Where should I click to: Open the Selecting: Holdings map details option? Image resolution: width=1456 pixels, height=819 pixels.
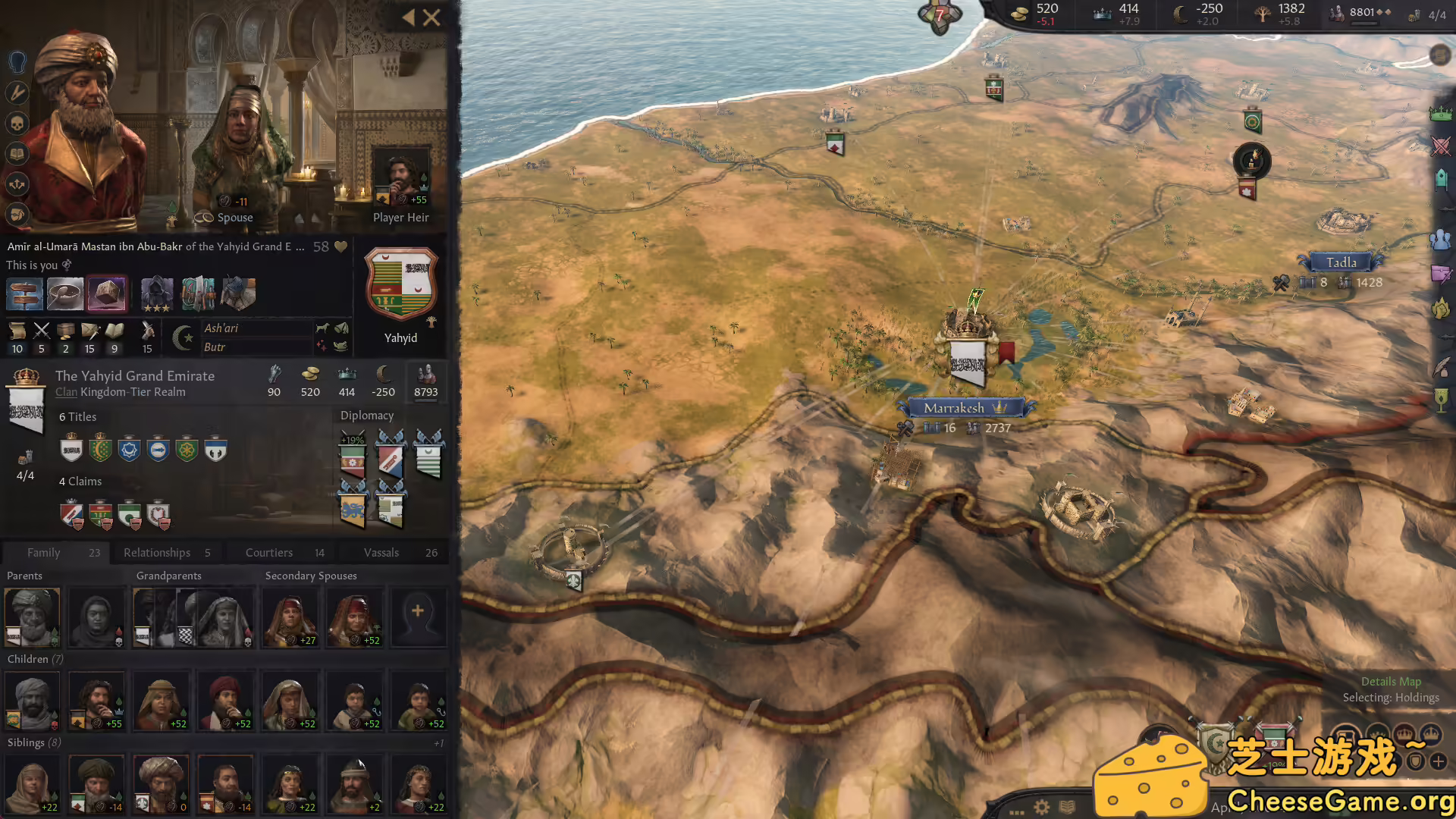(x=1391, y=697)
